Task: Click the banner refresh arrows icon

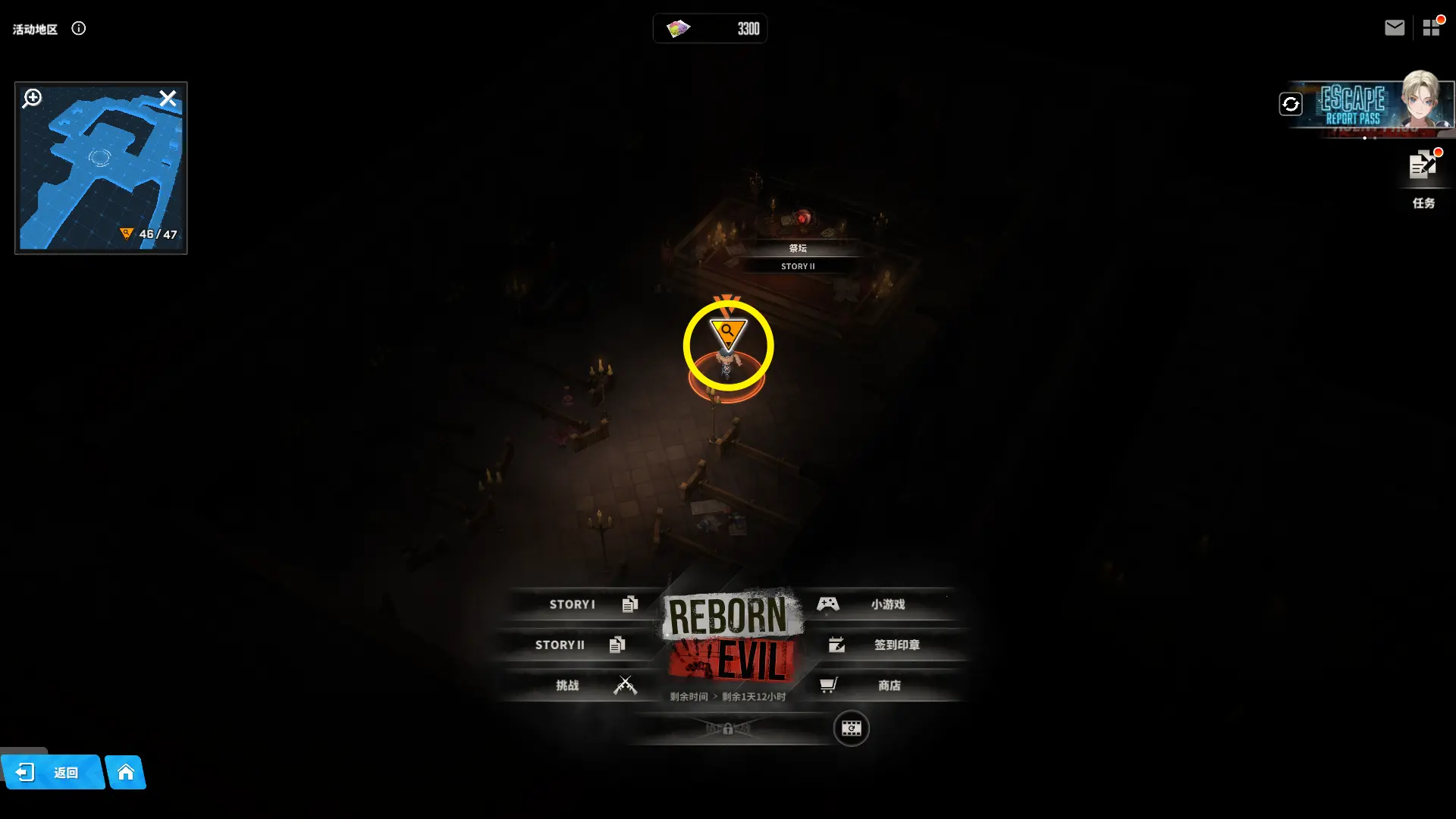Action: coord(1291,104)
